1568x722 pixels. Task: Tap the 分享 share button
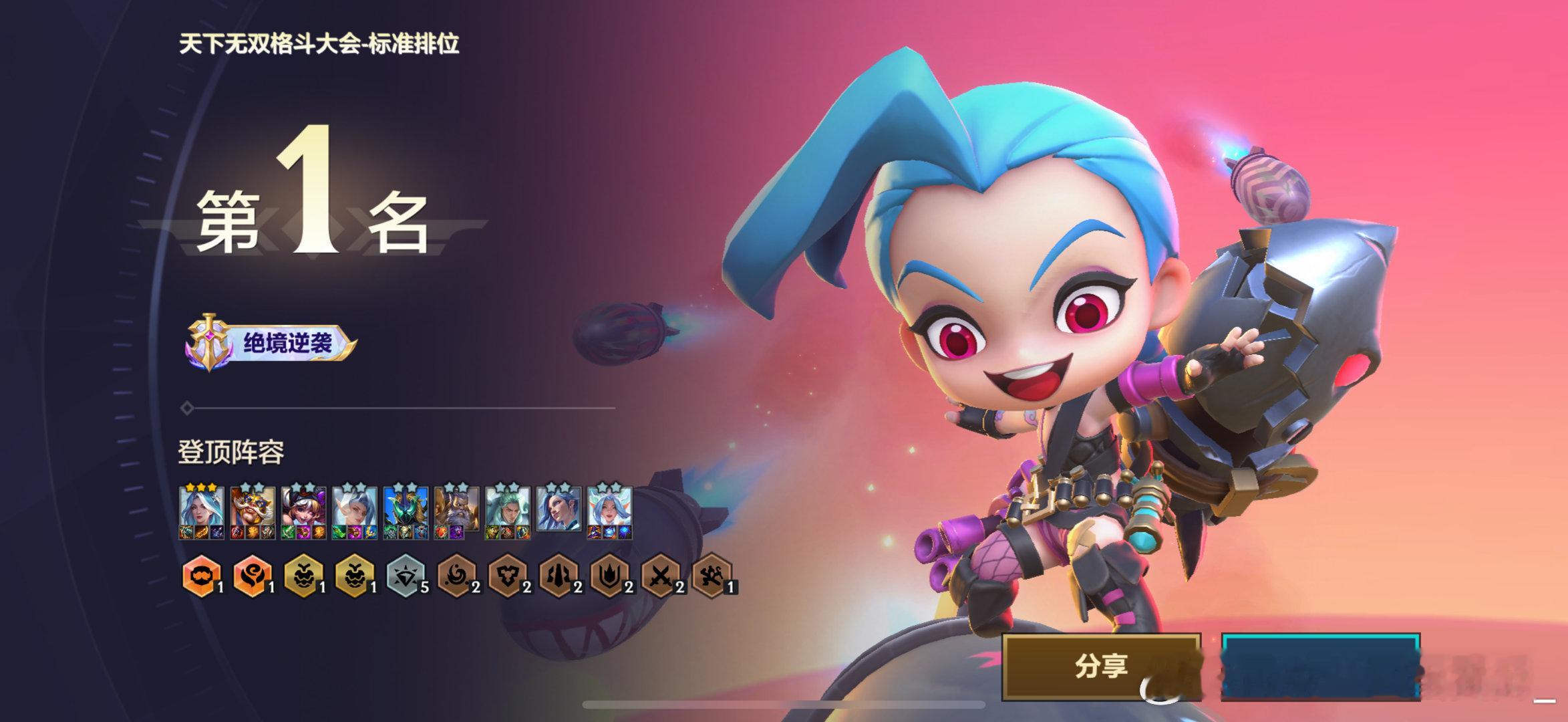[x=1100, y=666]
